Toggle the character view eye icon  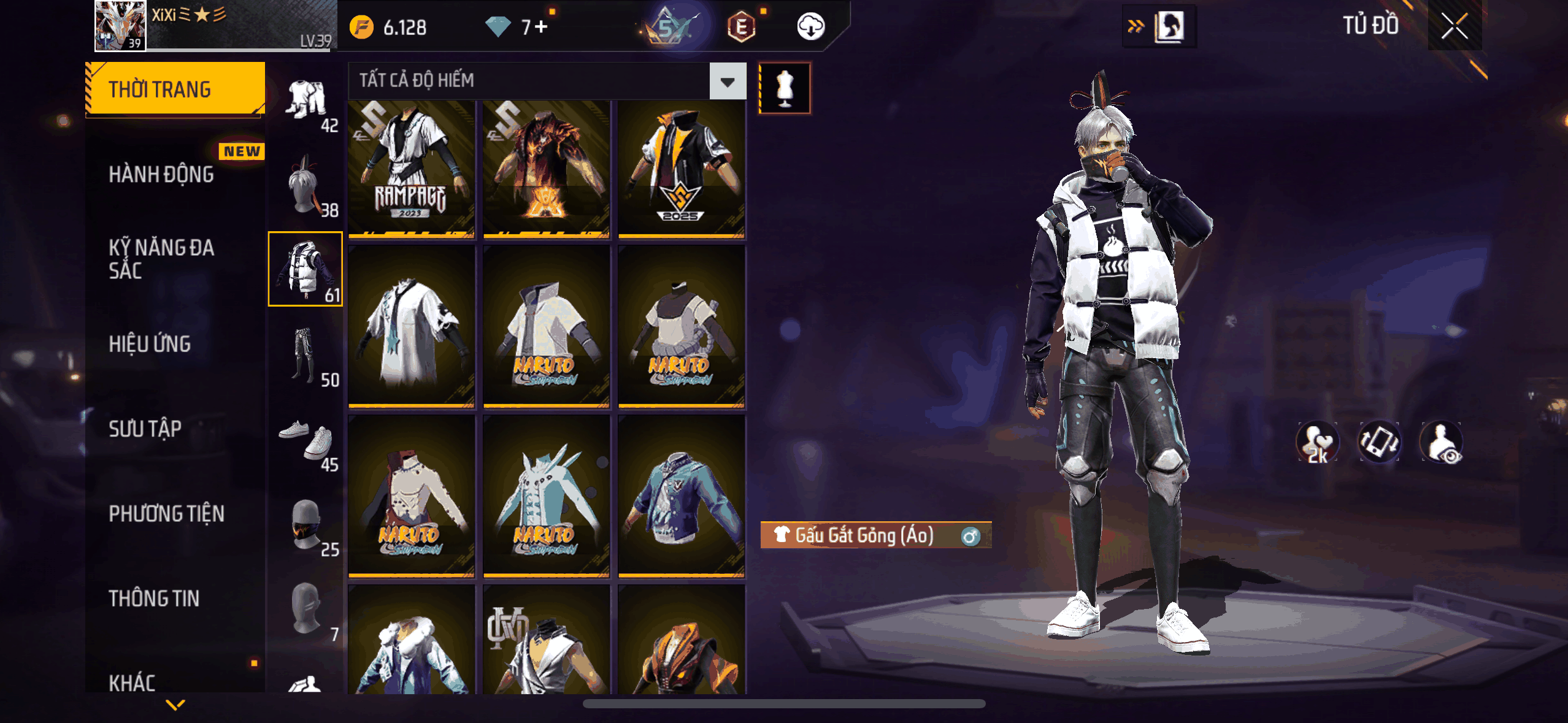tap(1442, 443)
